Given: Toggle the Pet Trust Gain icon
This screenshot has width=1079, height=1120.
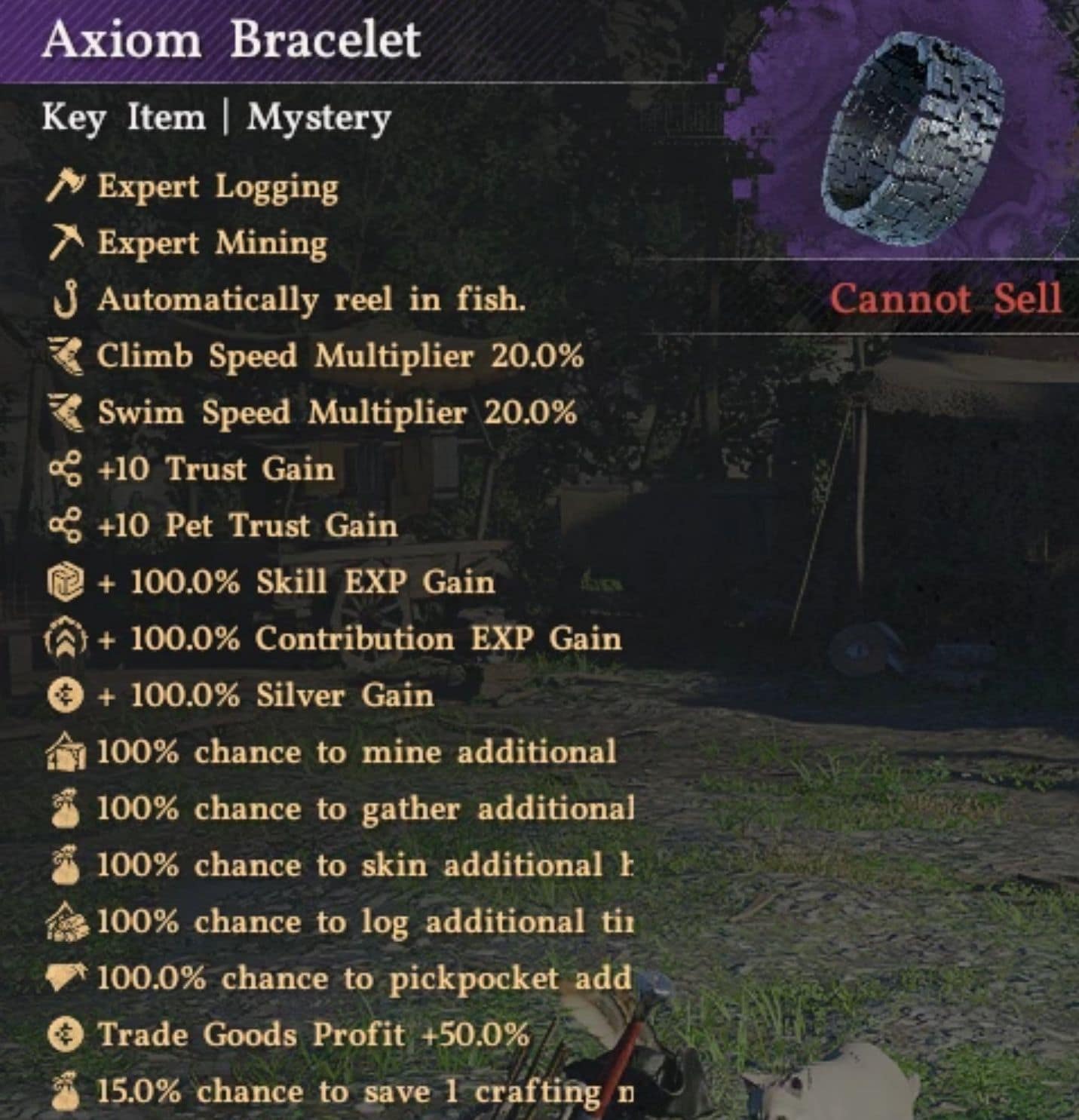Looking at the screenshot, I should (66, 525).
